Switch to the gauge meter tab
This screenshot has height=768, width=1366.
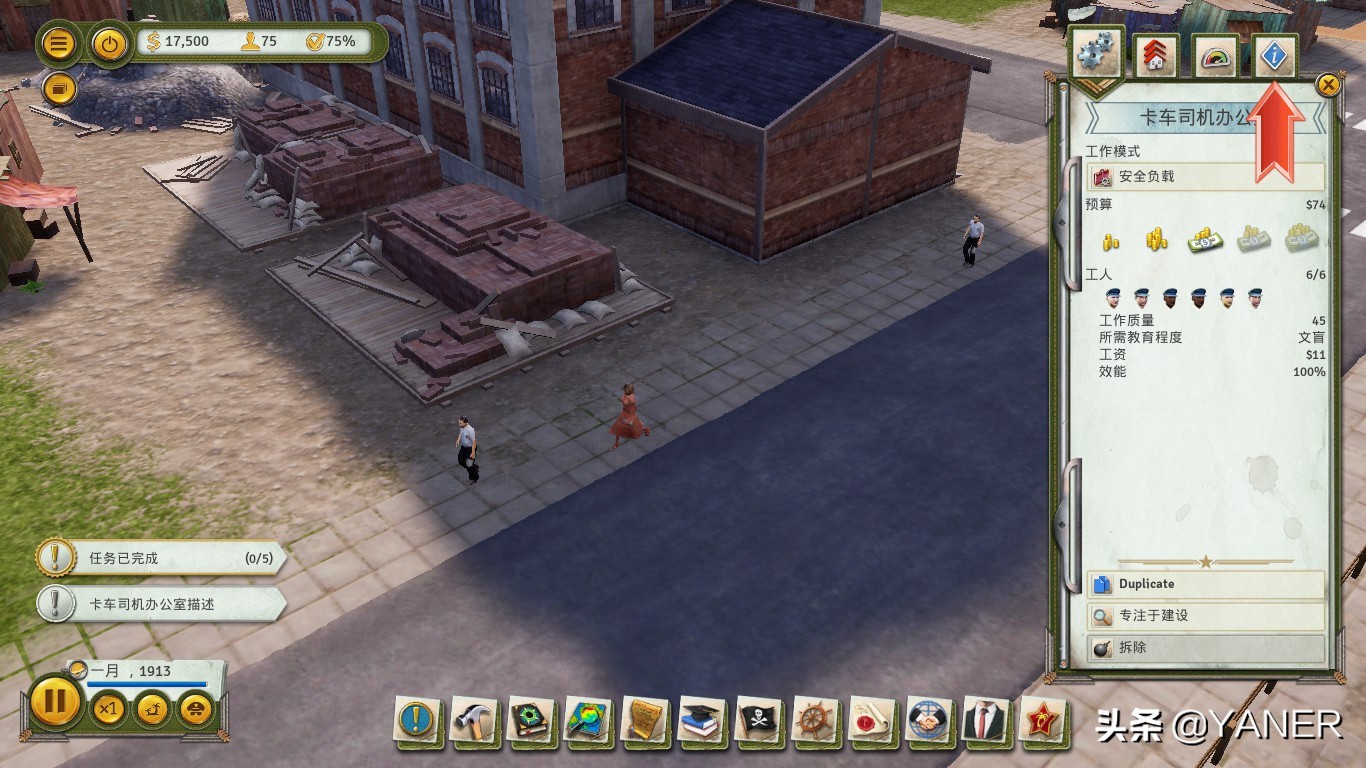(1215, 57)
